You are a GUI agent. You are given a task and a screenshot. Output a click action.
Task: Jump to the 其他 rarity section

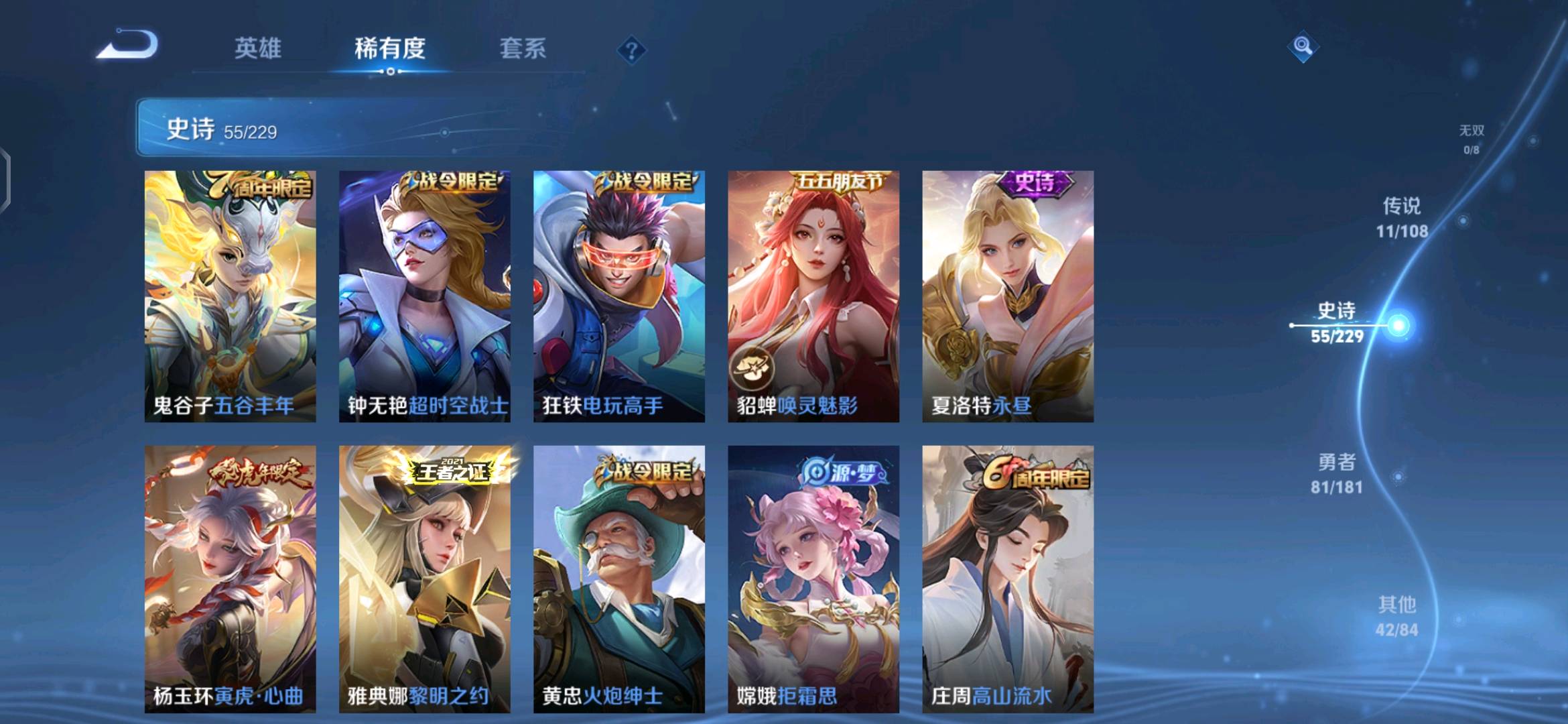1396,616
